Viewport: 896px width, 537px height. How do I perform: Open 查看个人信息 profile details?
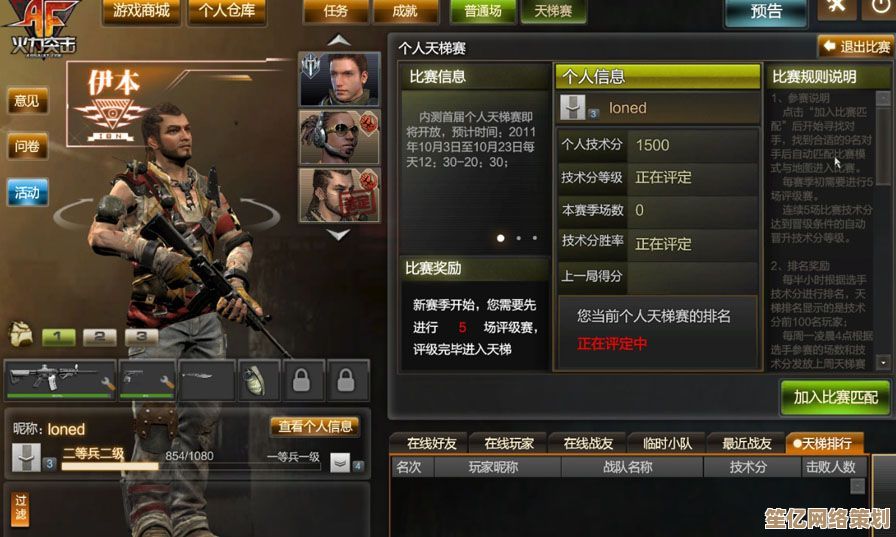tap(315, 427)
